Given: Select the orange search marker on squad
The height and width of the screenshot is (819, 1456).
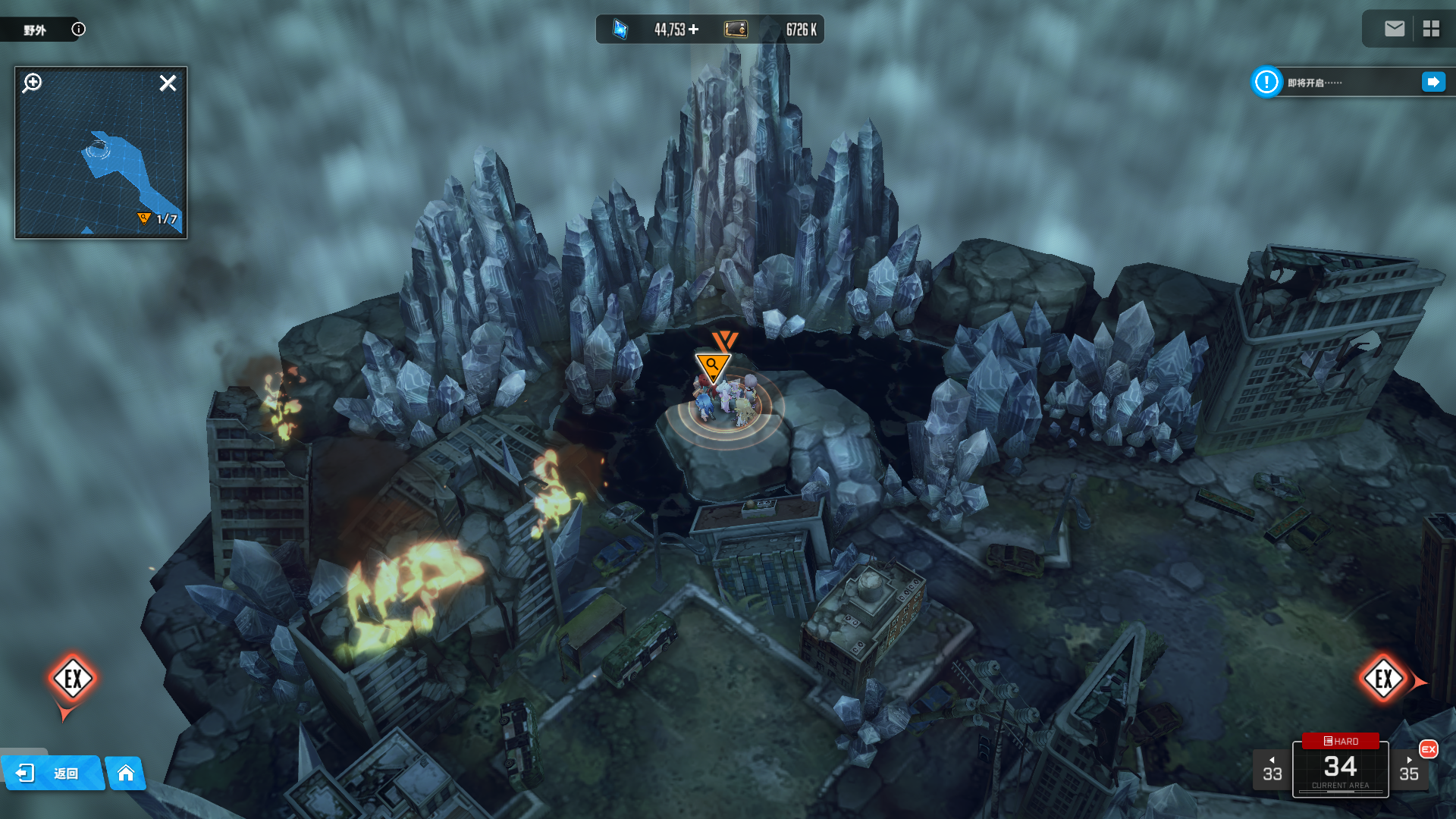Looking at the screenshot, I should (x=712, y=366).
